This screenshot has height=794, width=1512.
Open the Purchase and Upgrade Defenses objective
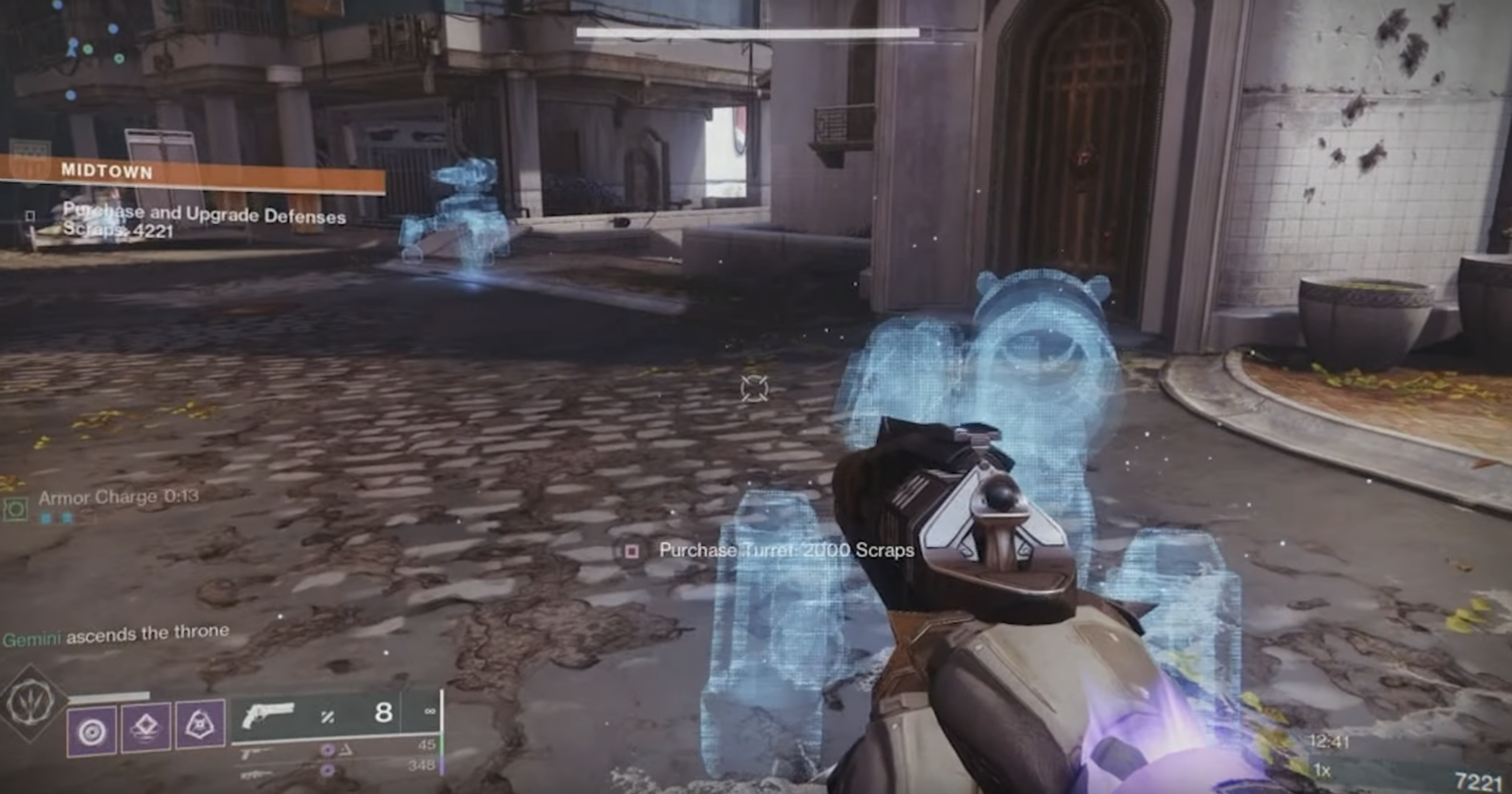[204, 214]
